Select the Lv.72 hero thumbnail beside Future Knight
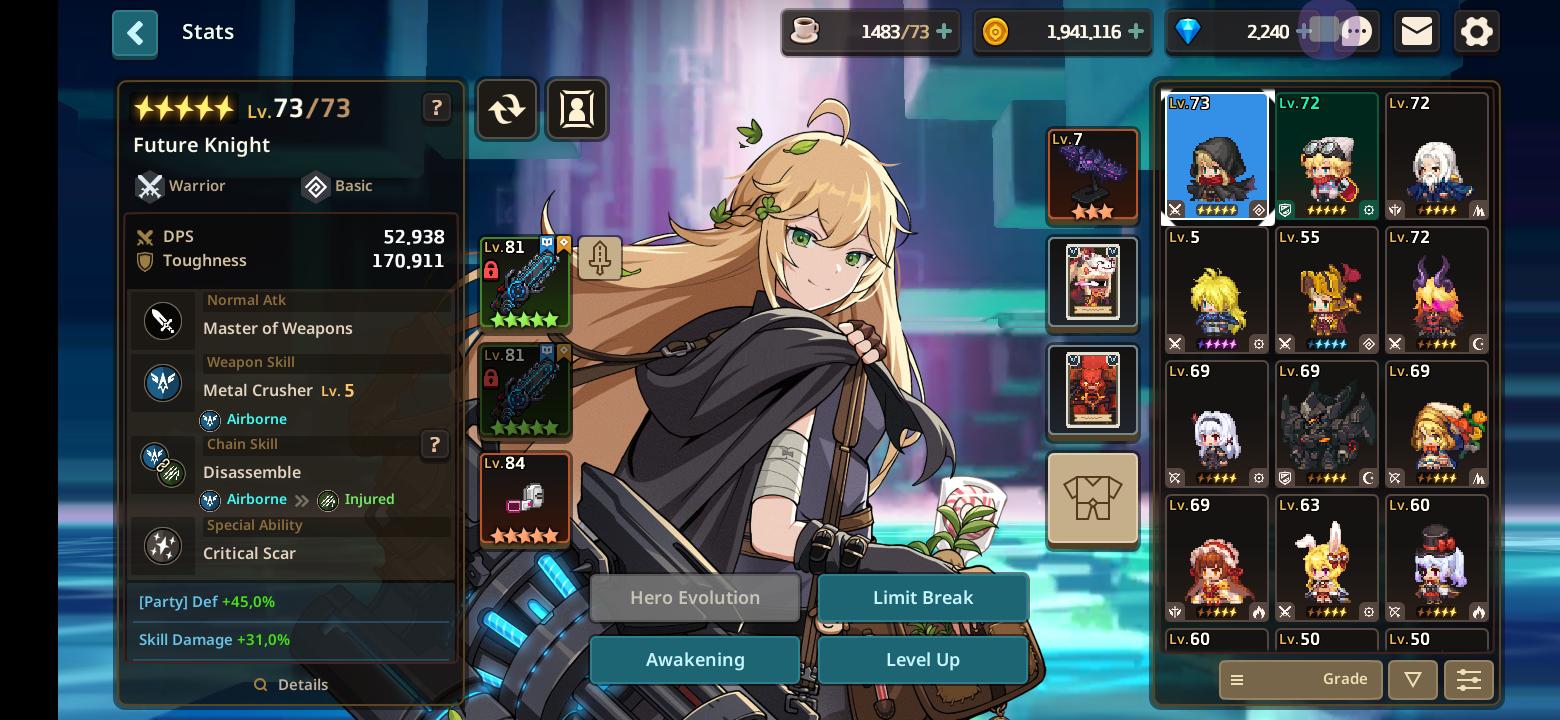Viewport: 1560px width, 720px height. pyautogui.click(x=1327, y=155)
